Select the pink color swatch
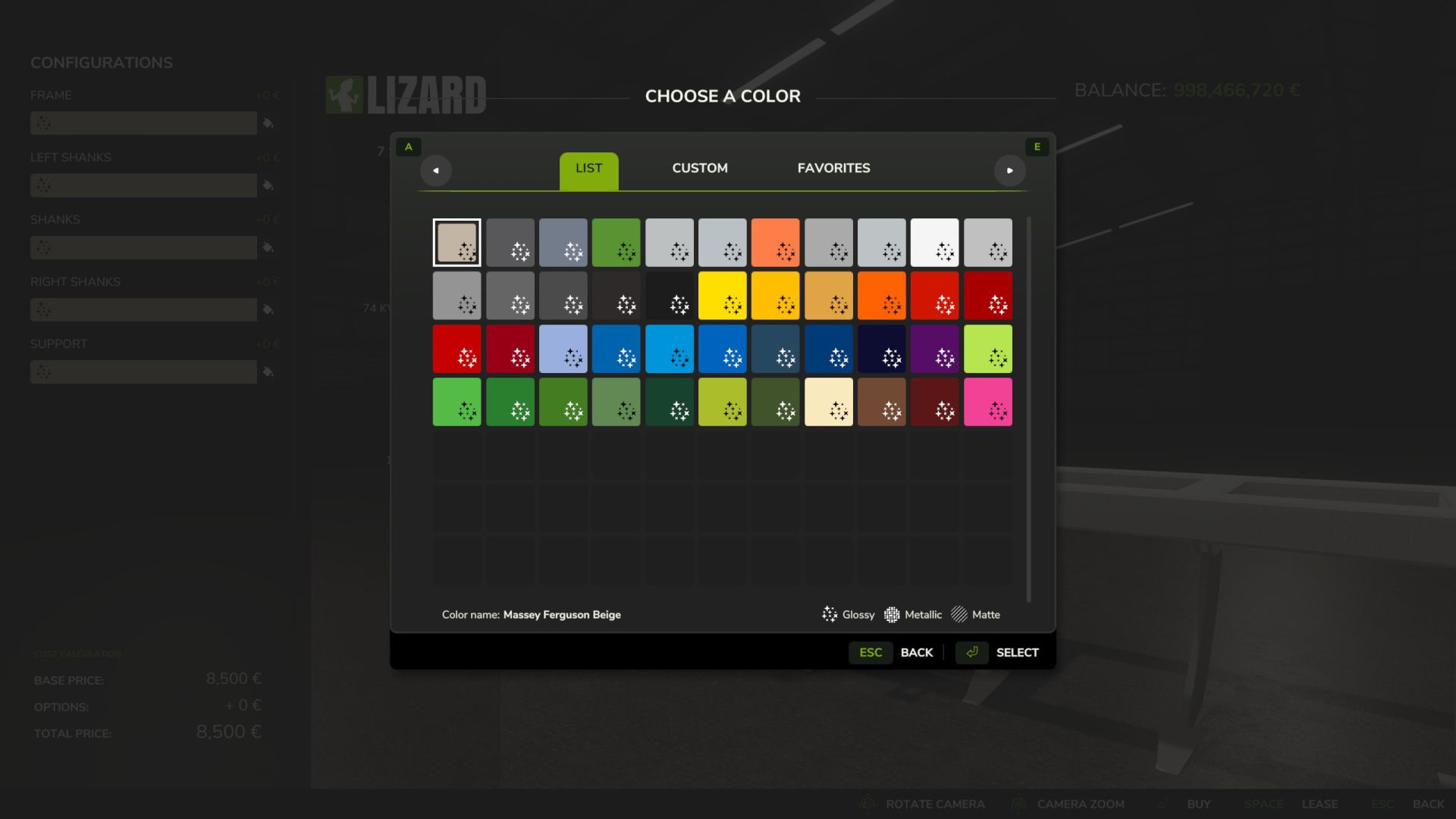Viewport: 1456px width, 819px height. [987, 402]
